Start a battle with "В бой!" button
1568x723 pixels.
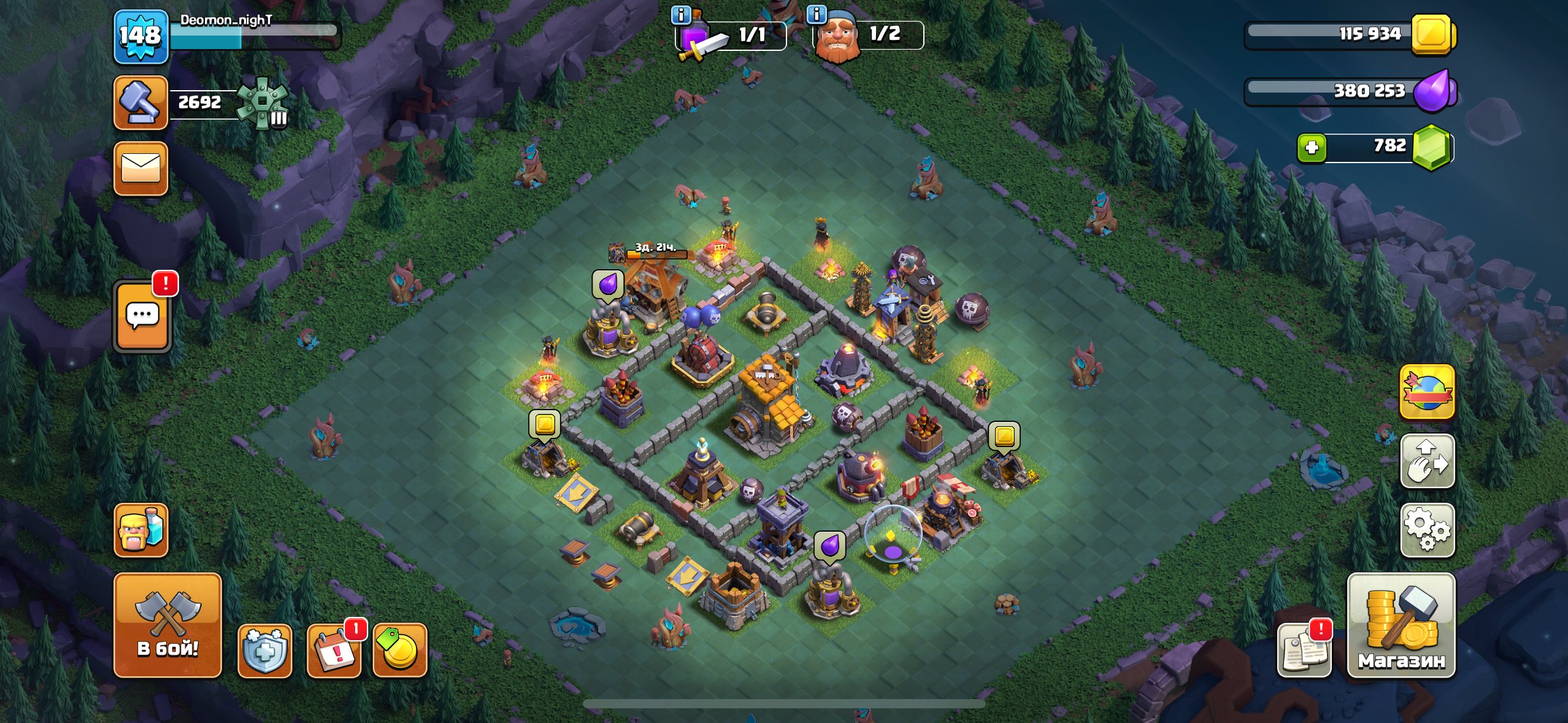167,625
